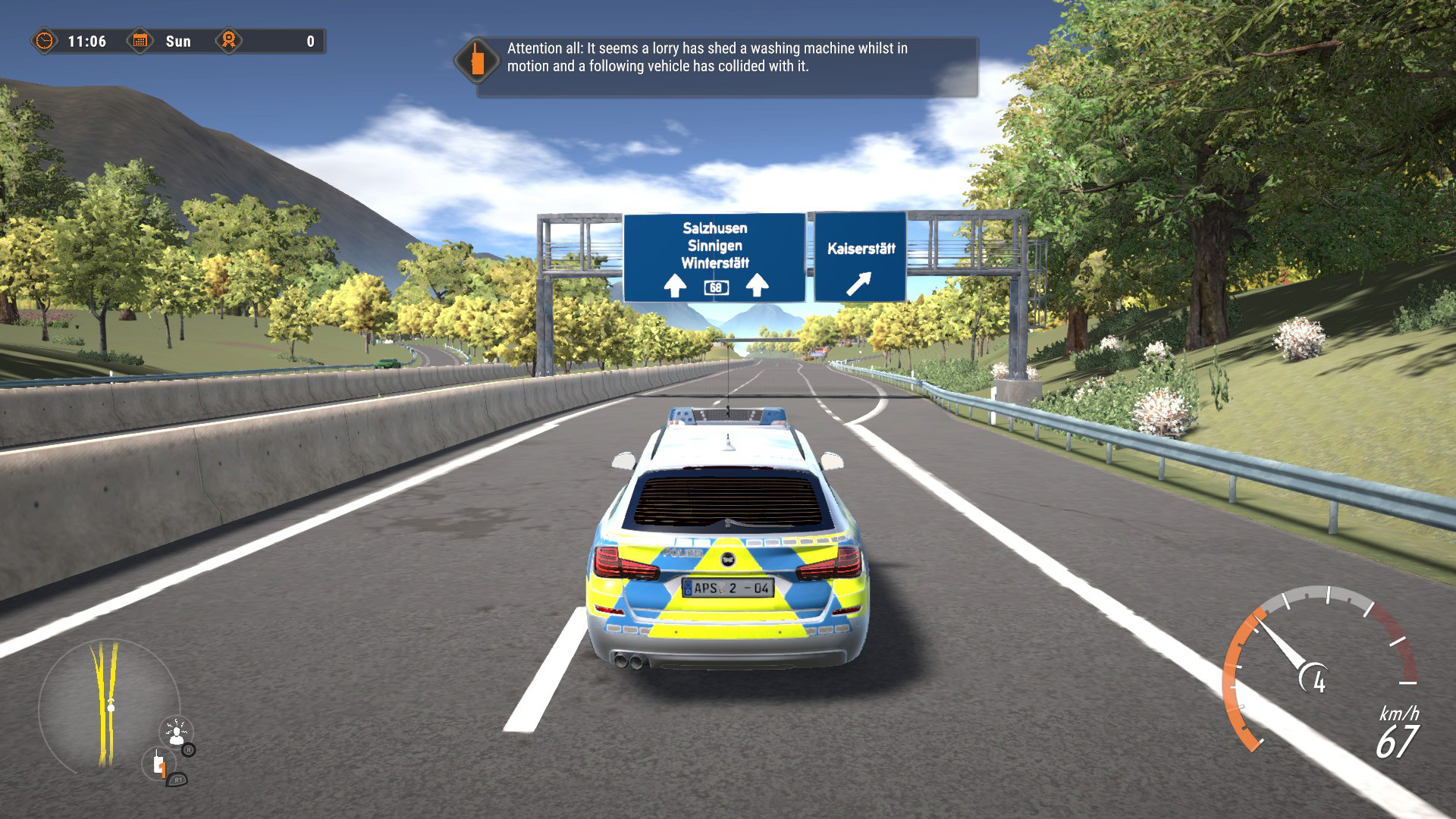
Task: Select the calendar icon next to Sun
Action: [140, 42]
